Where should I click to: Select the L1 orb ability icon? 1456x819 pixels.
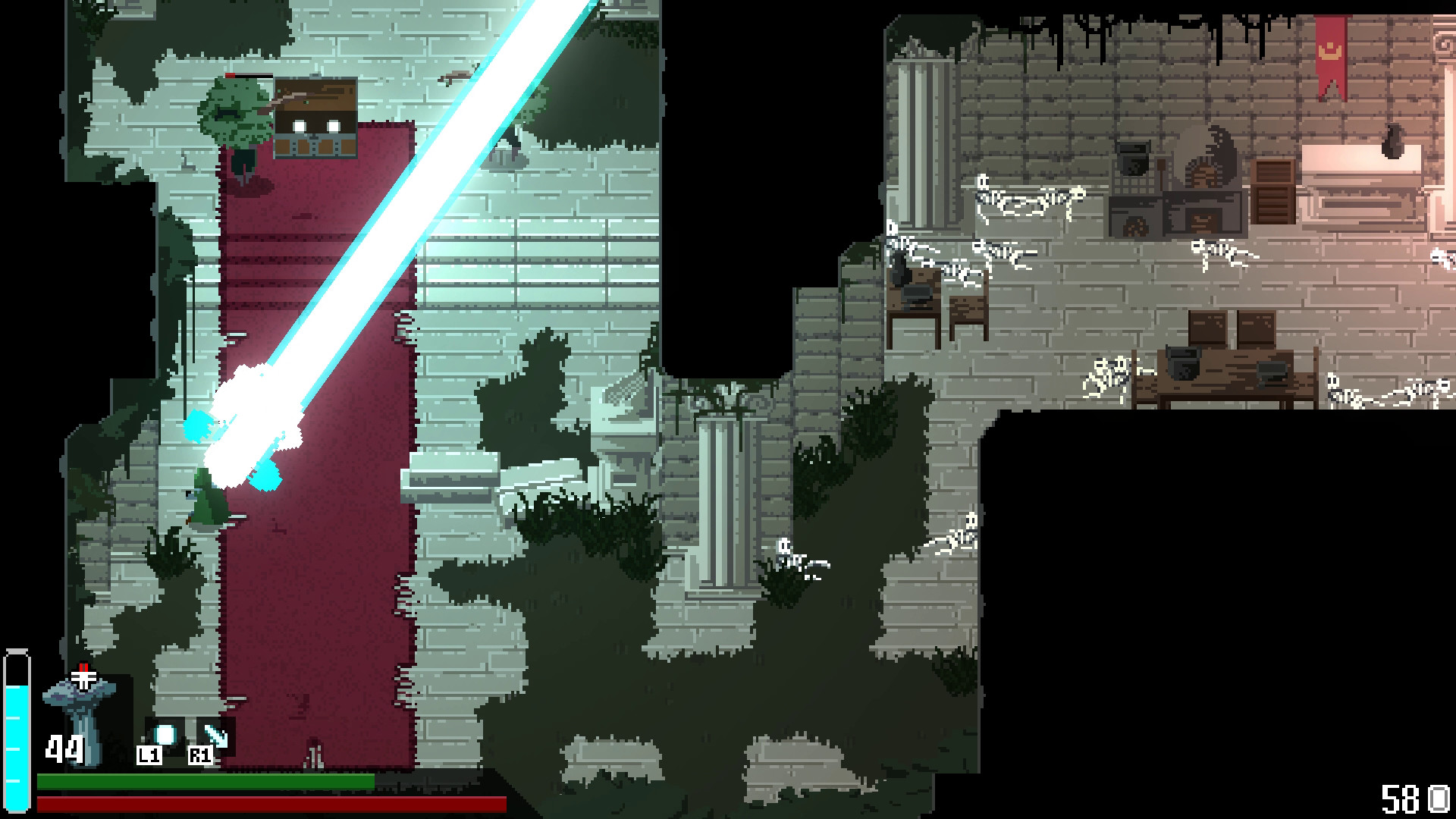coord(163,735)
